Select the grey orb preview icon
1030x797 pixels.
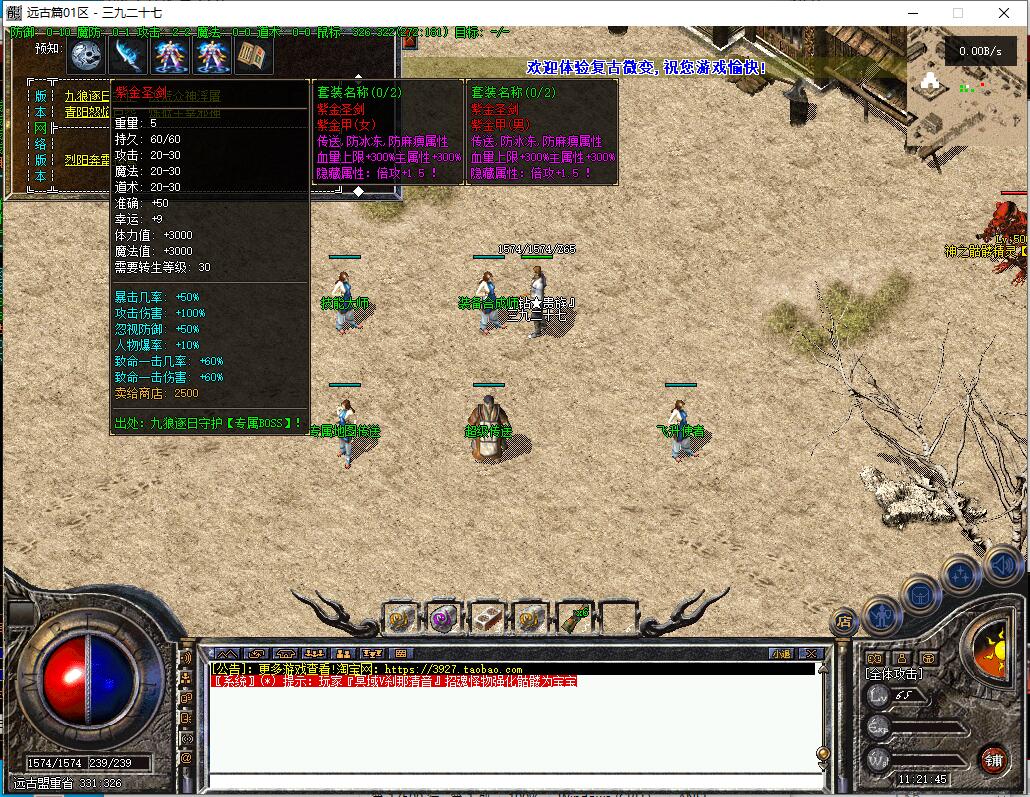[87, 55]
